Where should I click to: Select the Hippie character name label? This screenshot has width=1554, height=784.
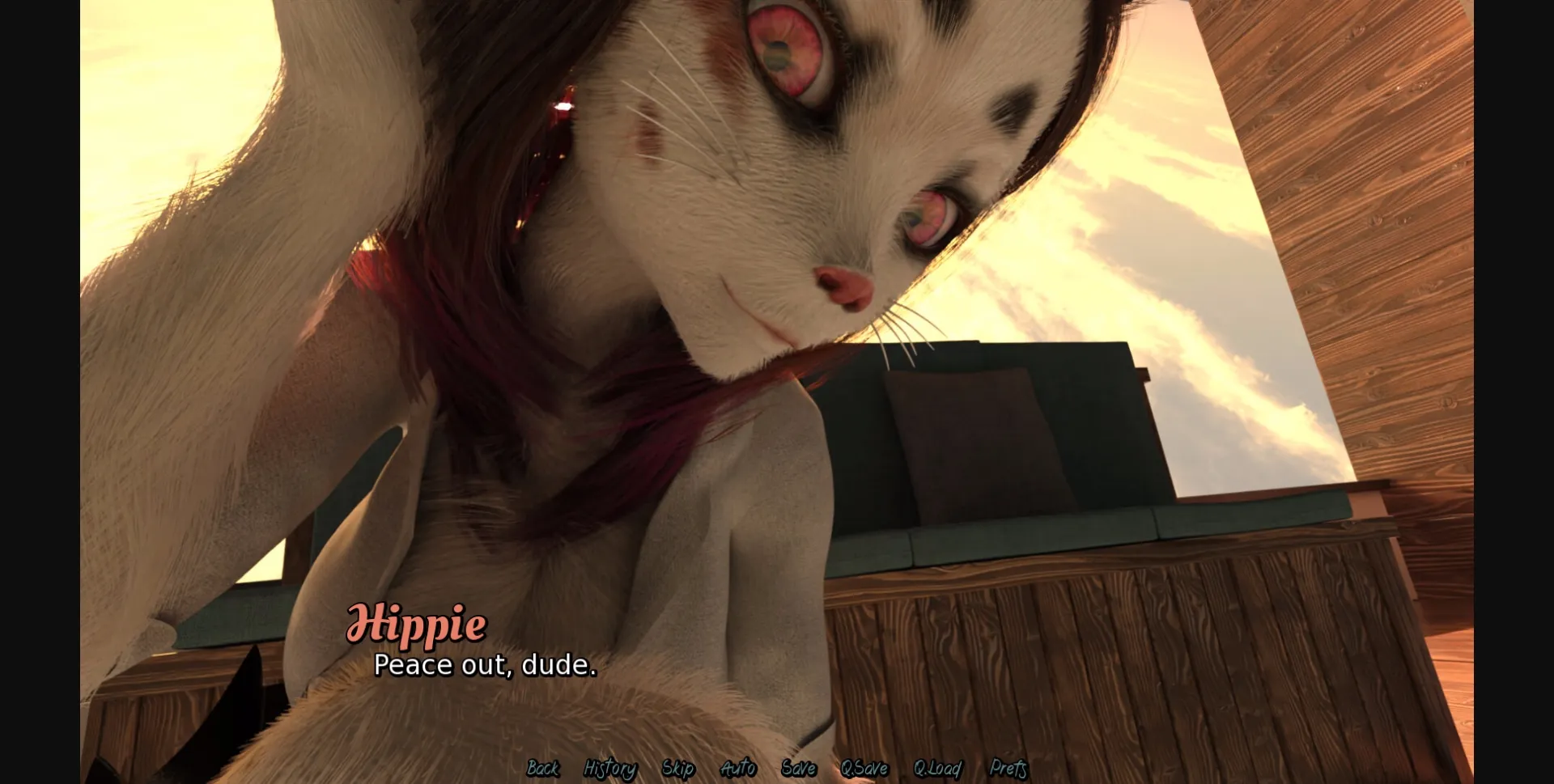click(418, 624)
